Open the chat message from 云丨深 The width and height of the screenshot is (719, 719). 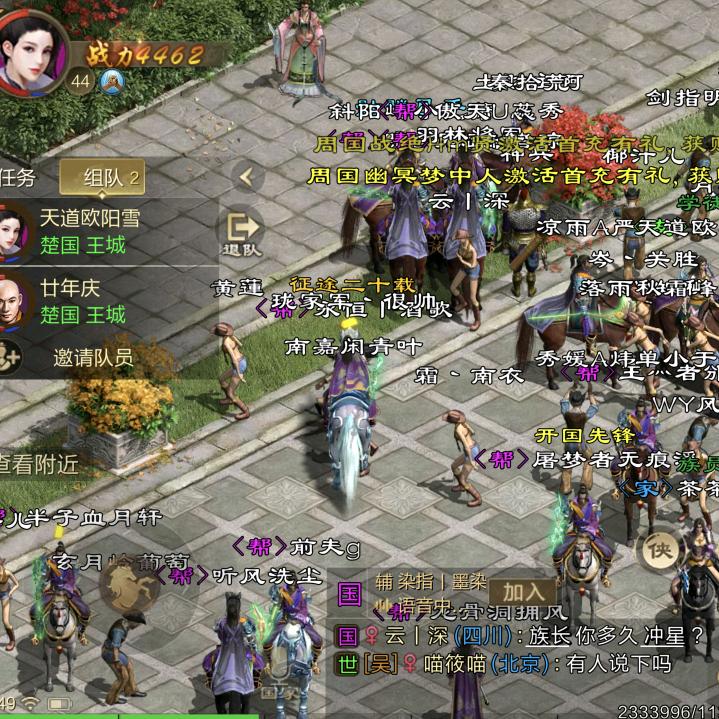coord(520,635)
